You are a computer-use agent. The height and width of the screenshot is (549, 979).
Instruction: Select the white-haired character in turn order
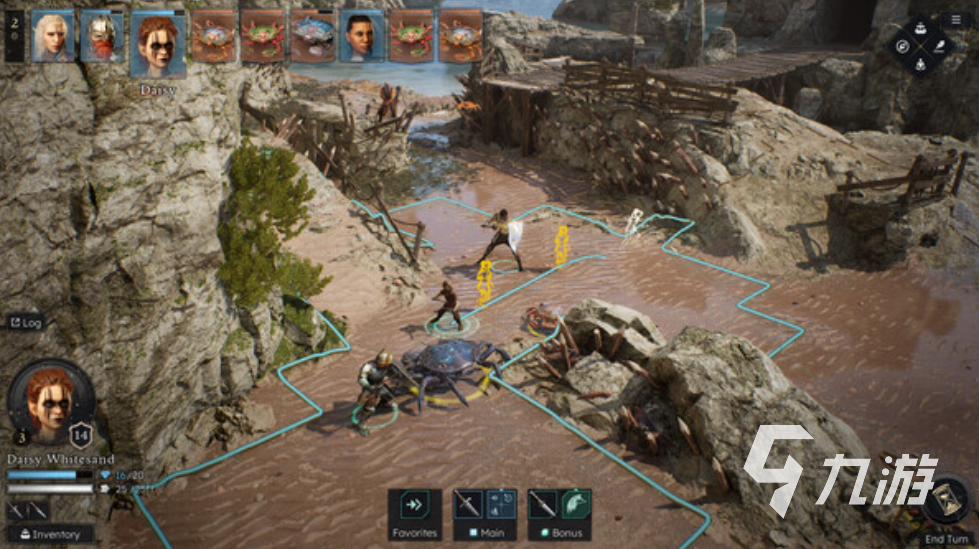53,37
